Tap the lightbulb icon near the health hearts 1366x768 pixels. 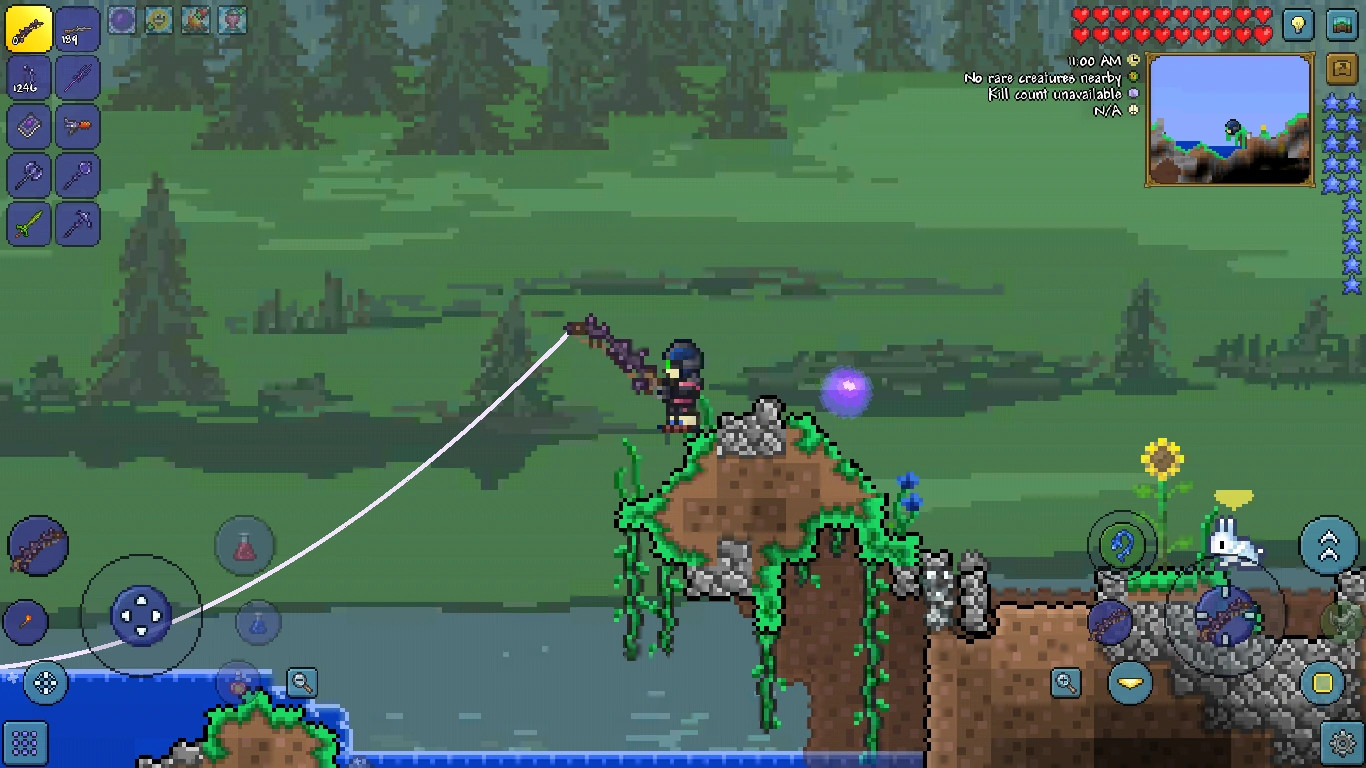(1298, 25)
